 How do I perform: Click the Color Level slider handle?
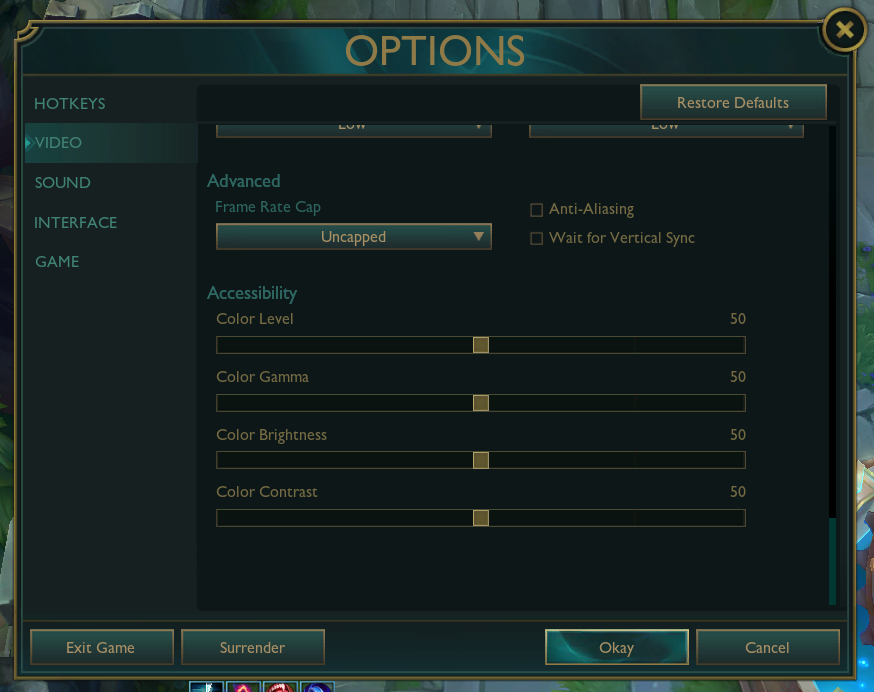481,345
